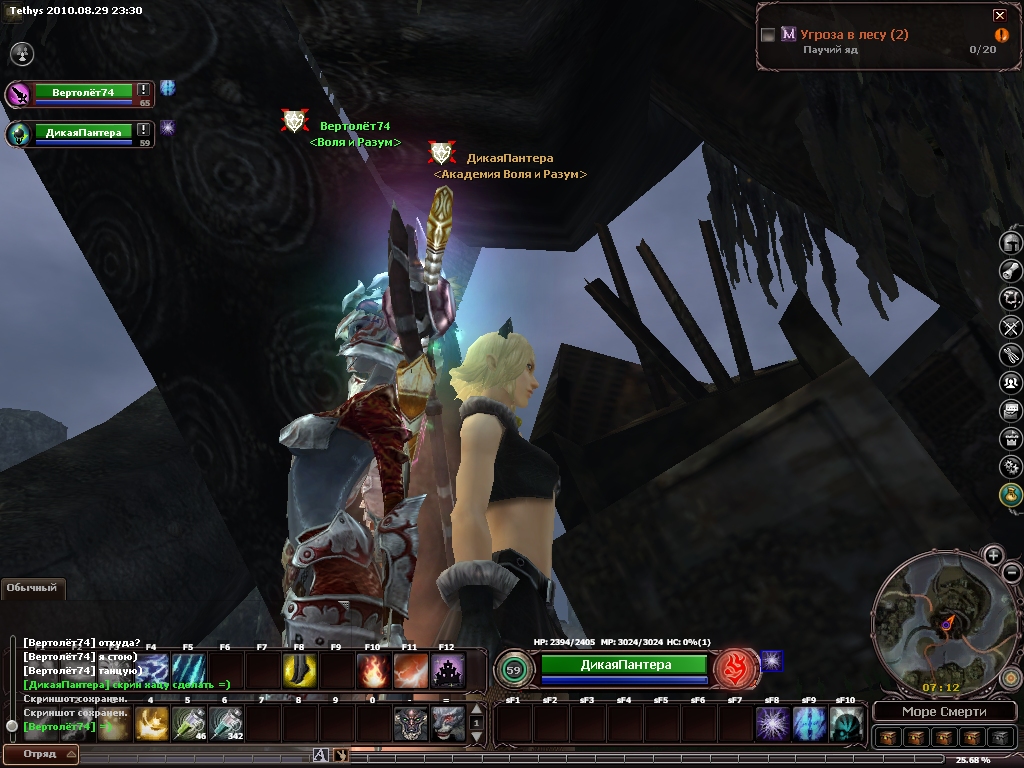This screenshot has height=768, width=1024.
Task: Open the helmet character menu icon
Action: (x=1011, y=243)
